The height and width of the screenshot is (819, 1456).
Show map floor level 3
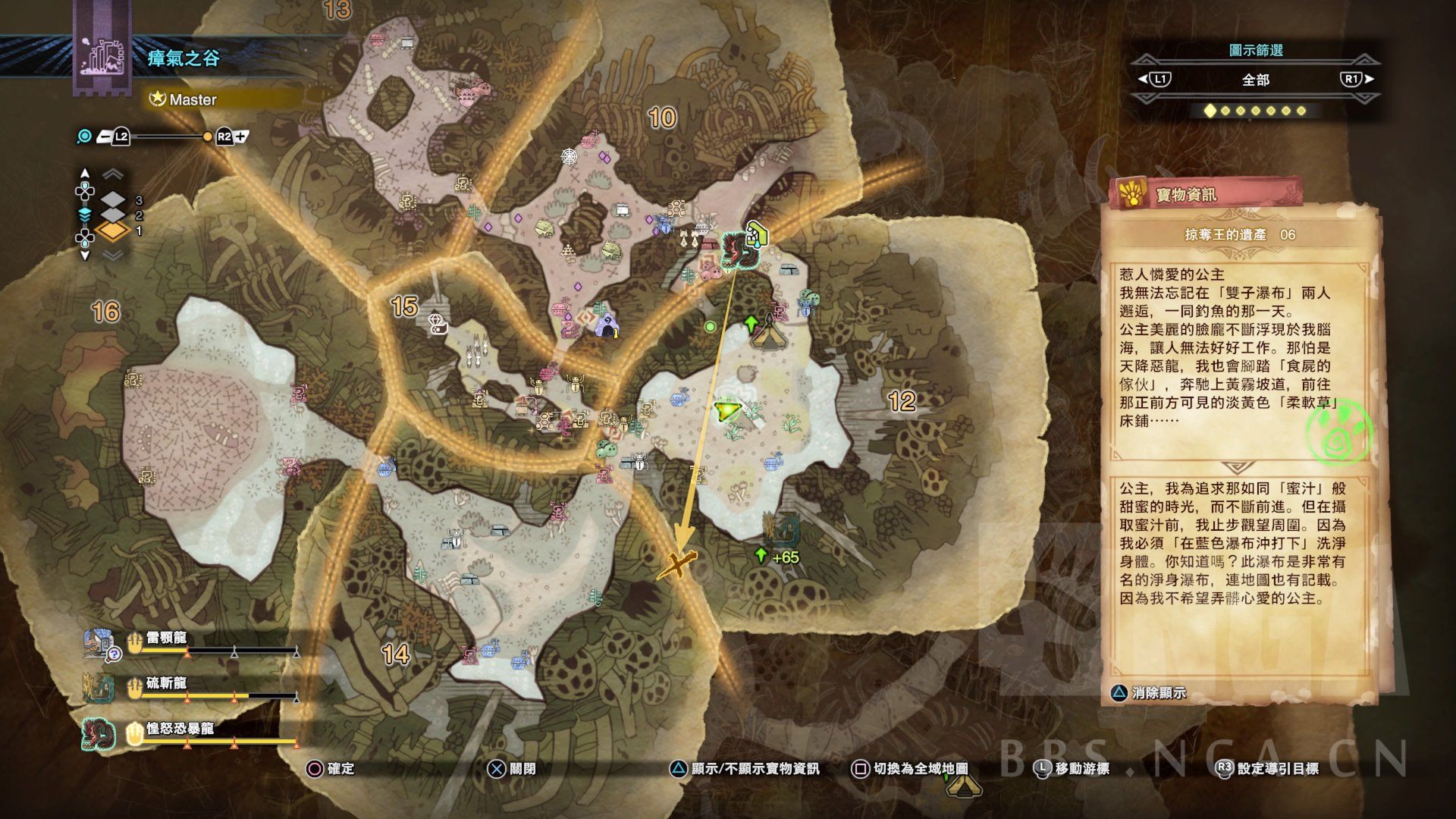tap(113, 200)
